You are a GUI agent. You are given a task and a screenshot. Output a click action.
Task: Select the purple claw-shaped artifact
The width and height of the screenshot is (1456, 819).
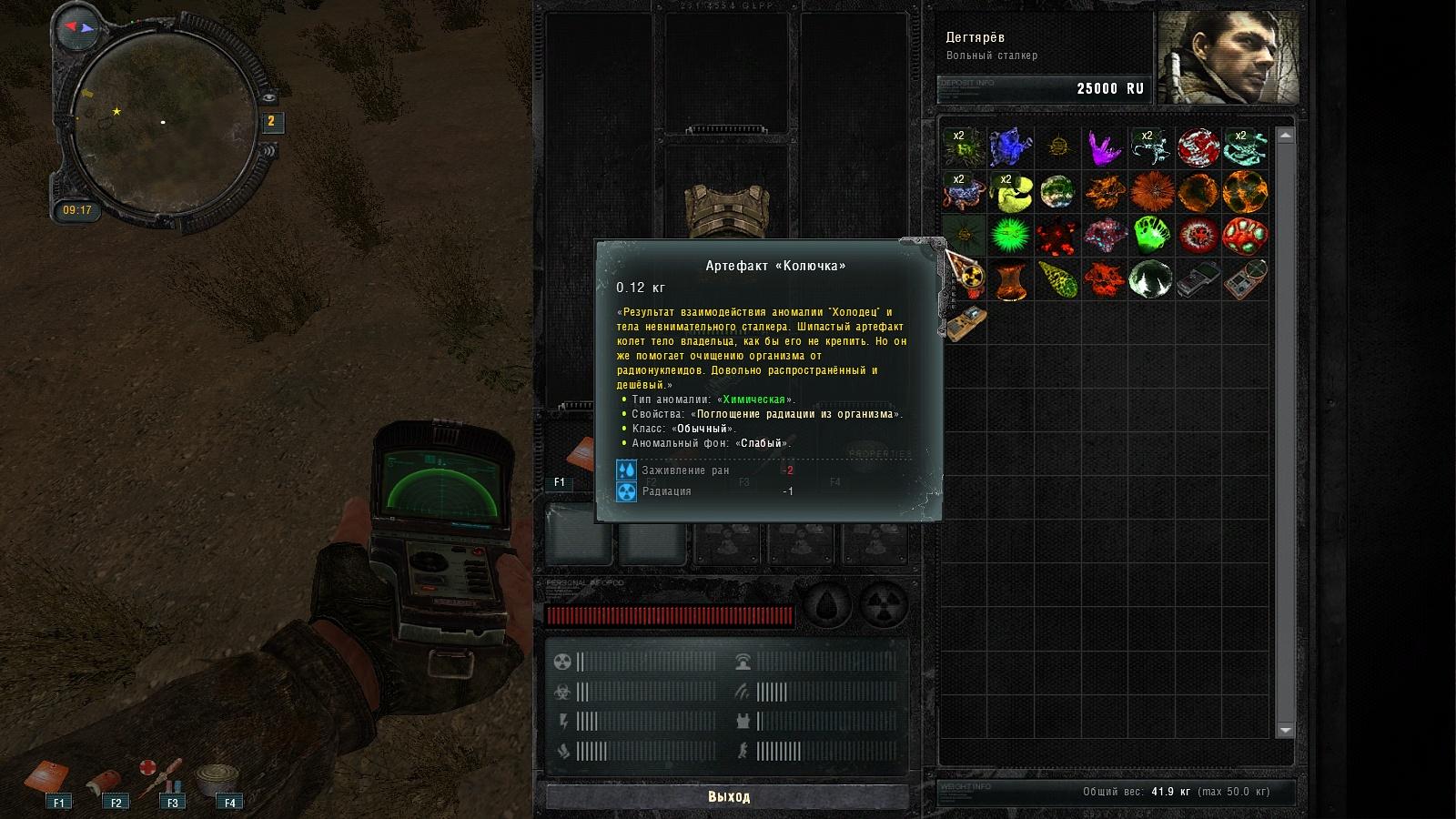[x=1104, y=147]
